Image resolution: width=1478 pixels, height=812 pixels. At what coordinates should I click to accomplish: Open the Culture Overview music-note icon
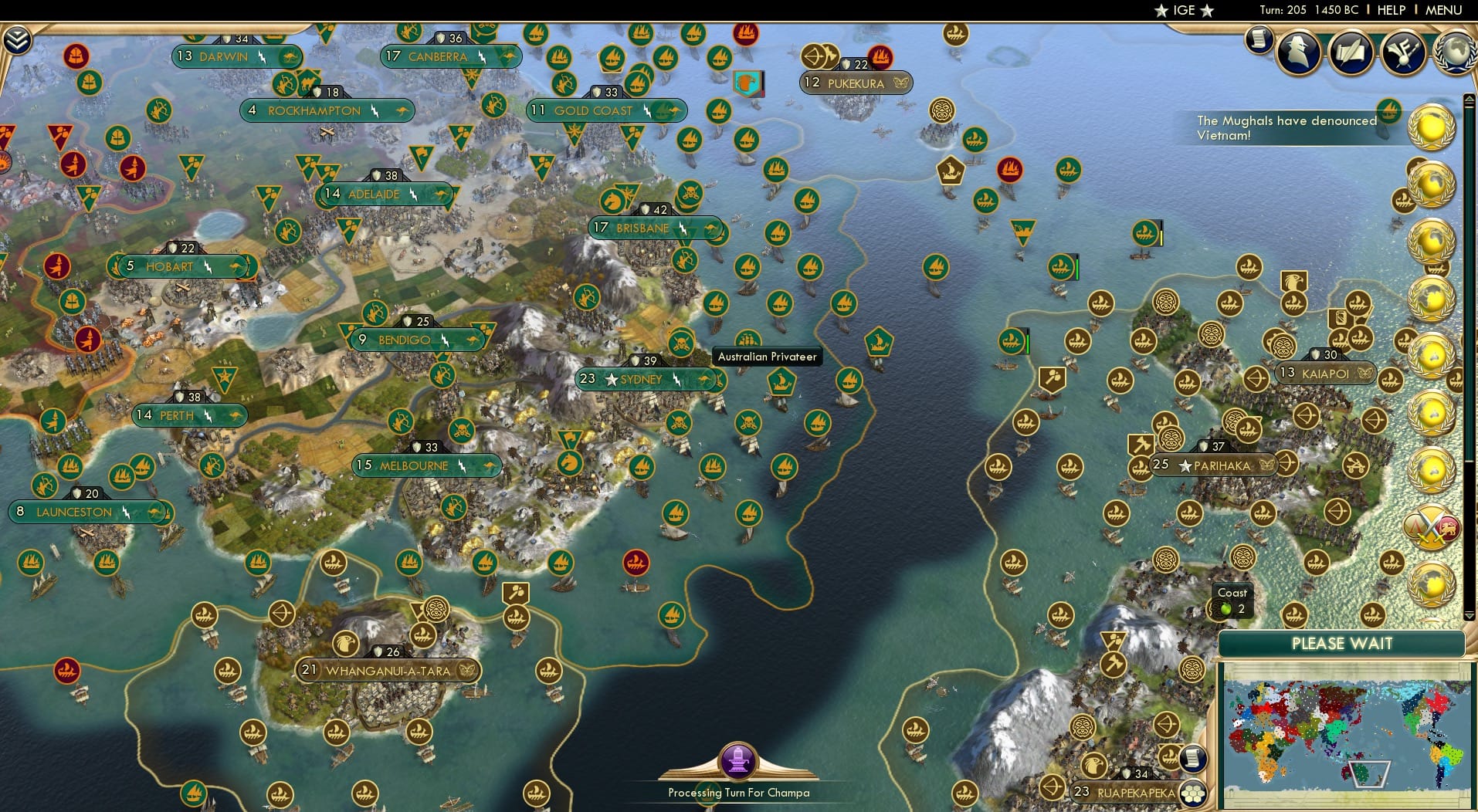(x=1402, y=52)
